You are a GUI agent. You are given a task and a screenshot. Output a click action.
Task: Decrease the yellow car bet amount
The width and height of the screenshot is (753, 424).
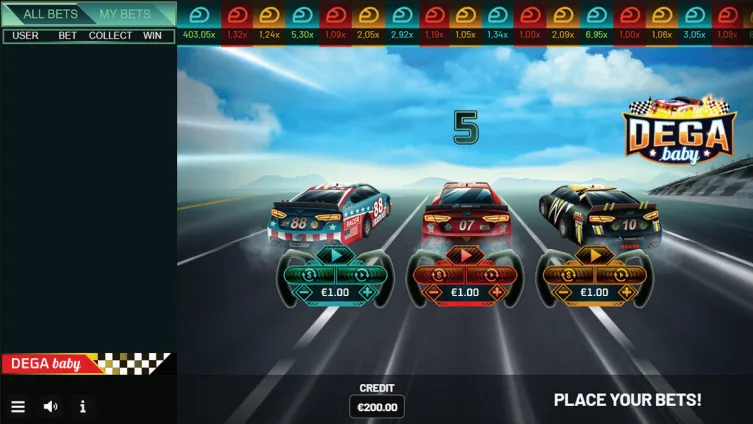[x=564, y=293]
